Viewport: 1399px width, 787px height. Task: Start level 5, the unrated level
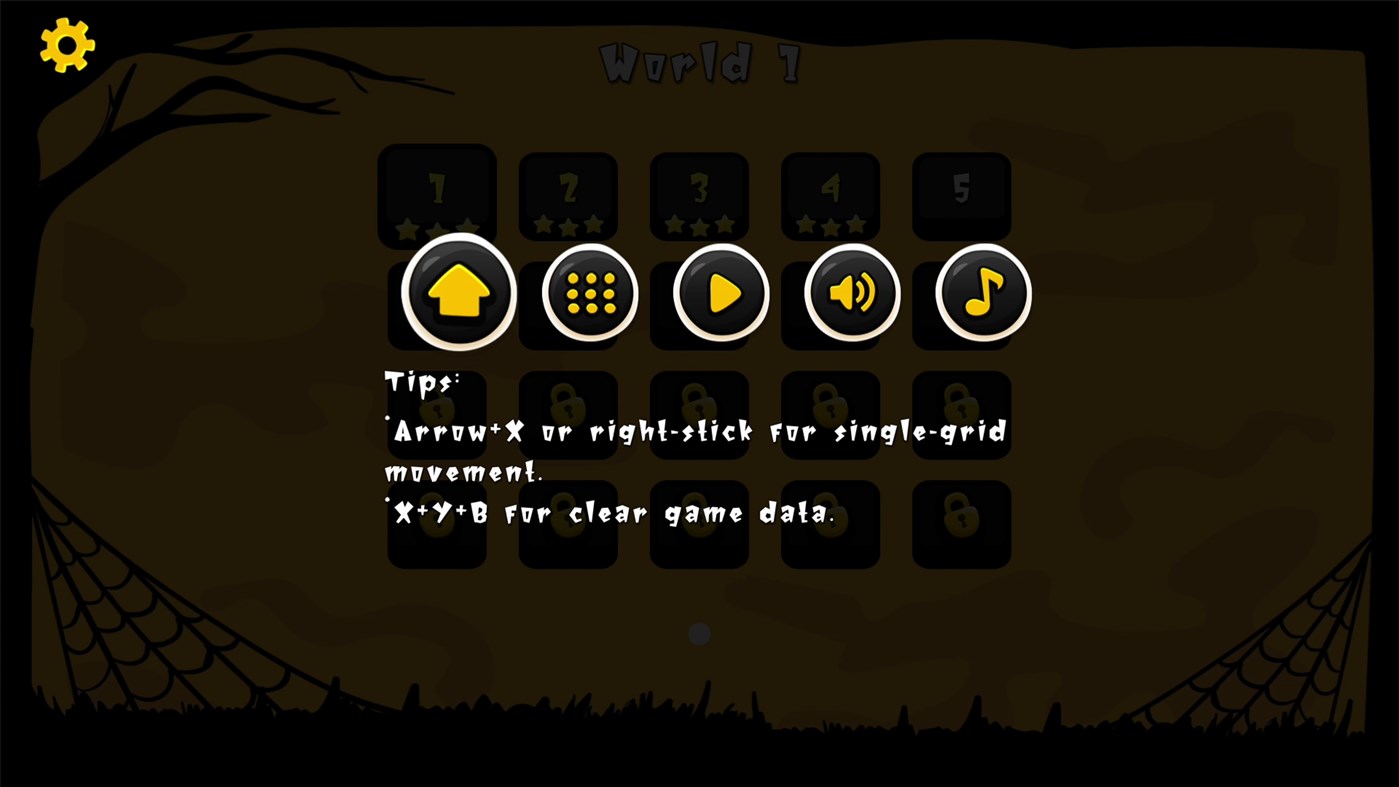click(960, 195)
